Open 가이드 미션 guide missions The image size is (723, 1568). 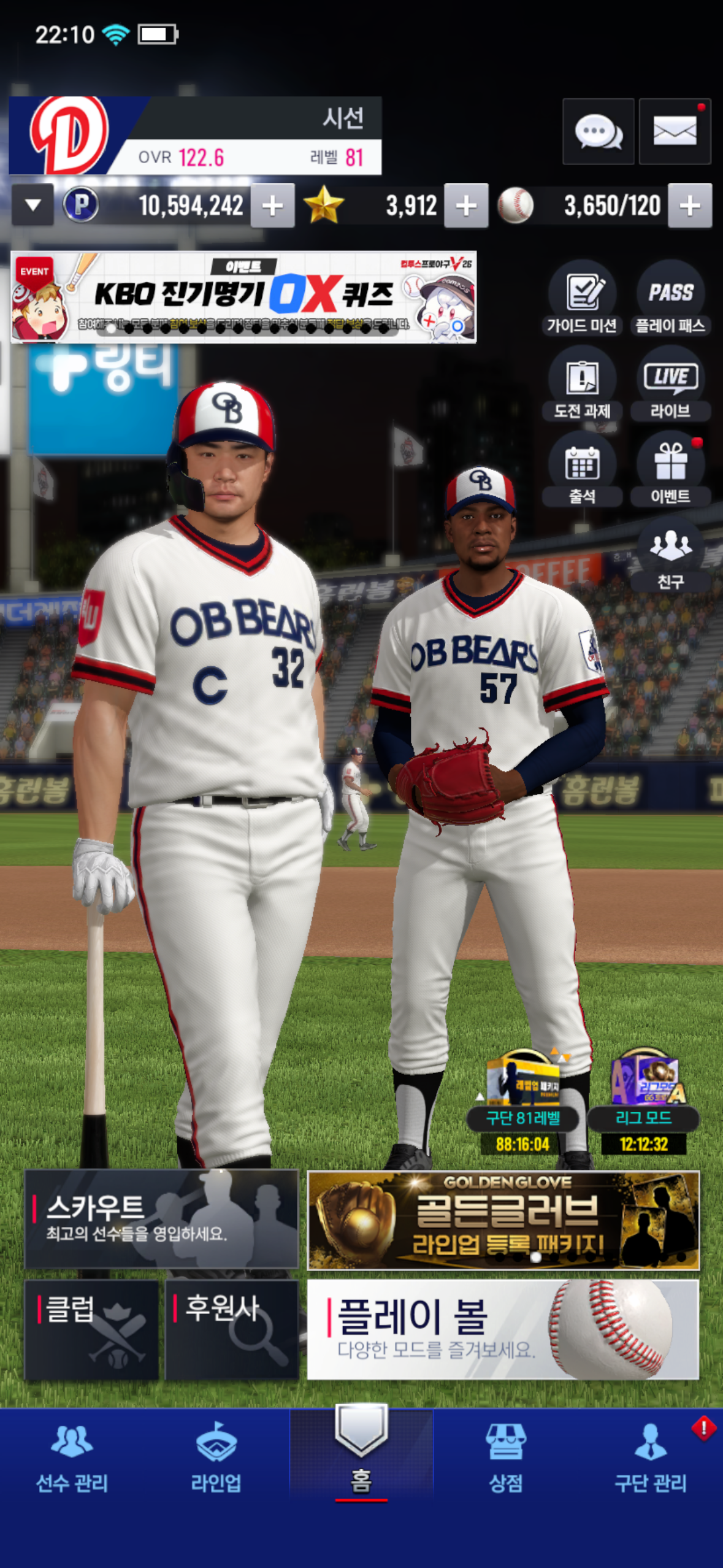tap(582, 298)
